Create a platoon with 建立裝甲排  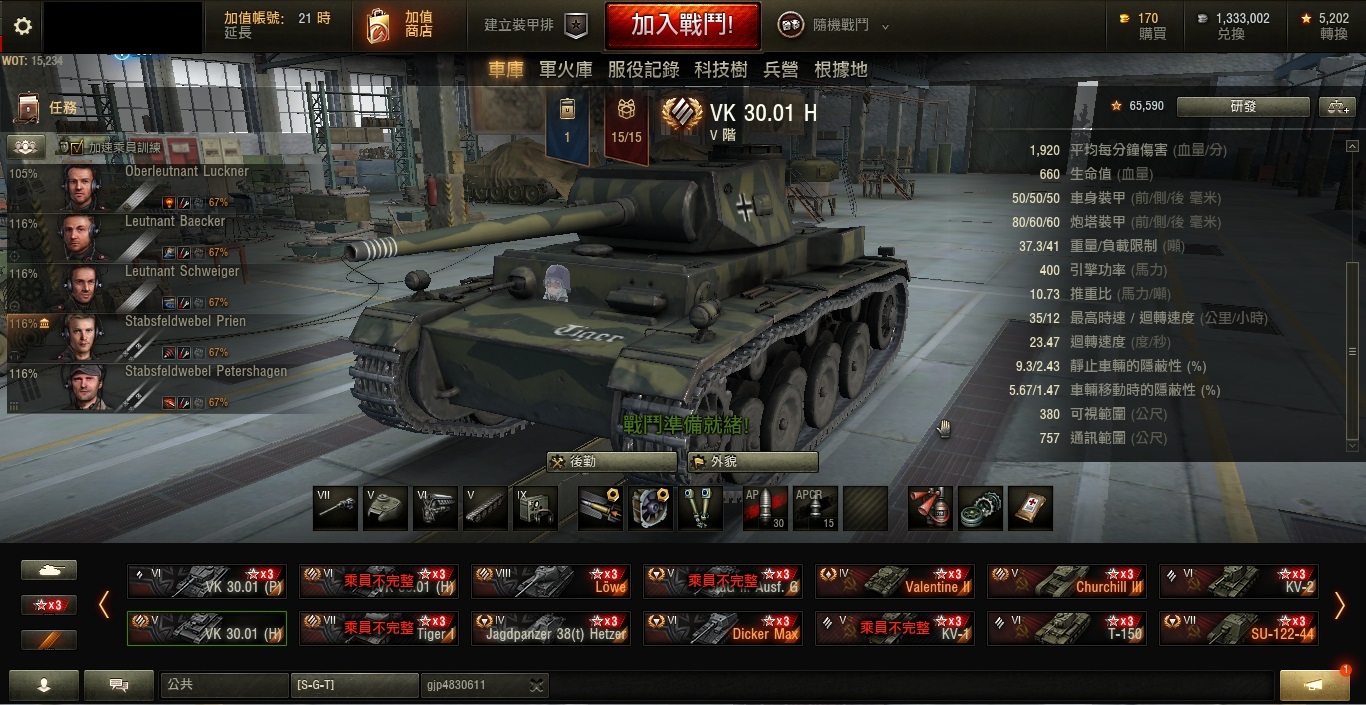pyautogui.click(x=535, y=26)
